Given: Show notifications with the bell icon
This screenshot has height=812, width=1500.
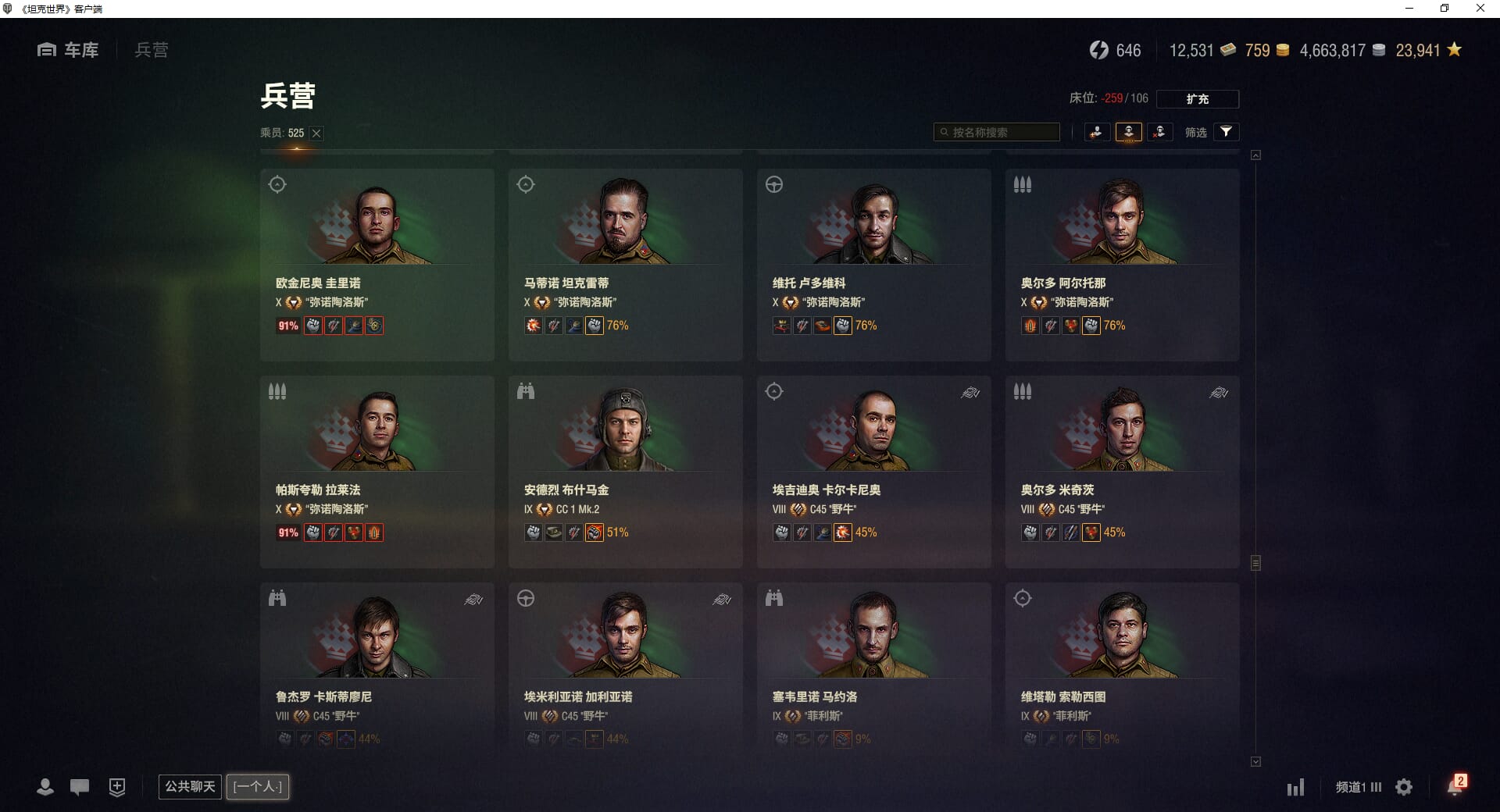Looking at the screenshot, I should coord(1455,786).
